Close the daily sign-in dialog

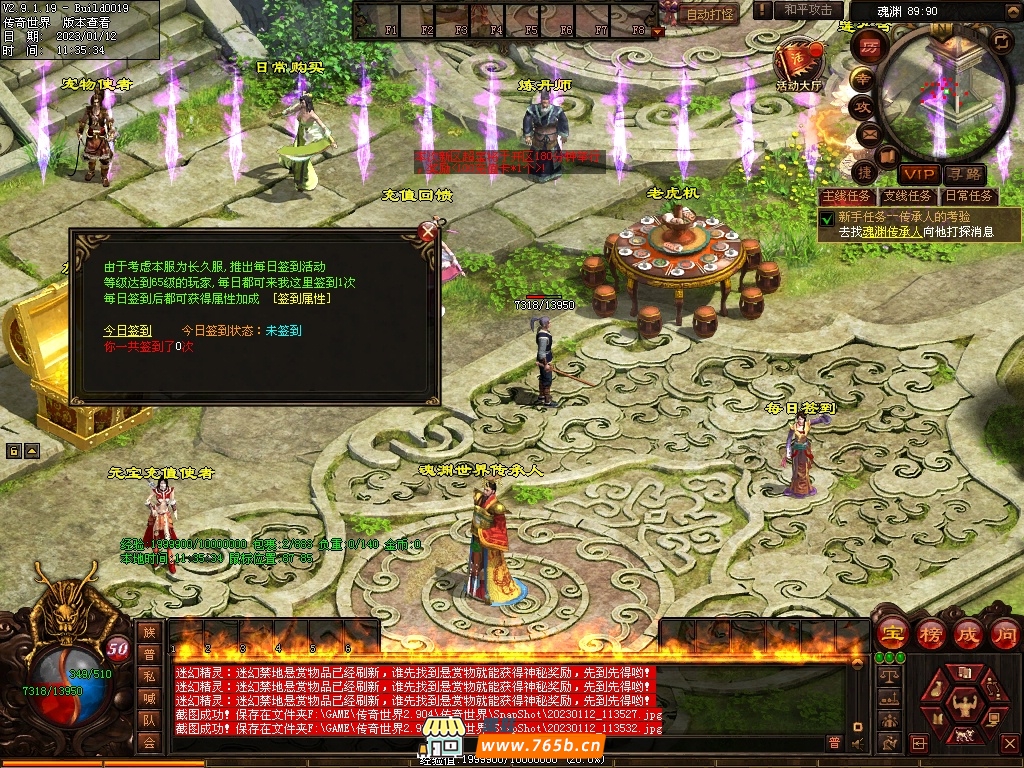pos(428,233)
